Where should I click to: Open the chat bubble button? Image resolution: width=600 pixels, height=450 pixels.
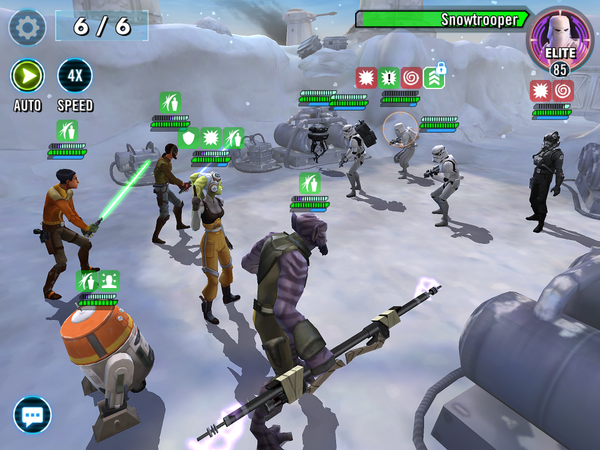click(32, 414)
